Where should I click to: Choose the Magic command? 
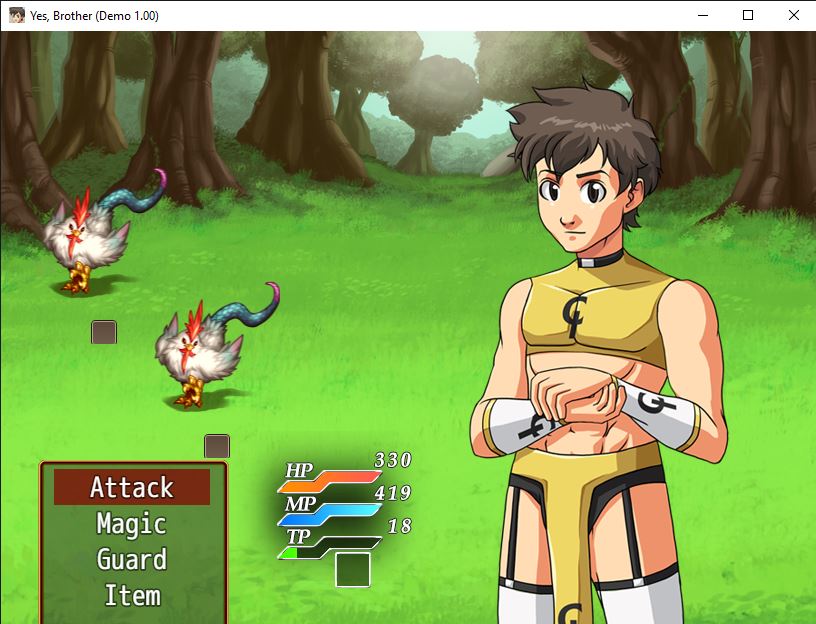(132, 523)
